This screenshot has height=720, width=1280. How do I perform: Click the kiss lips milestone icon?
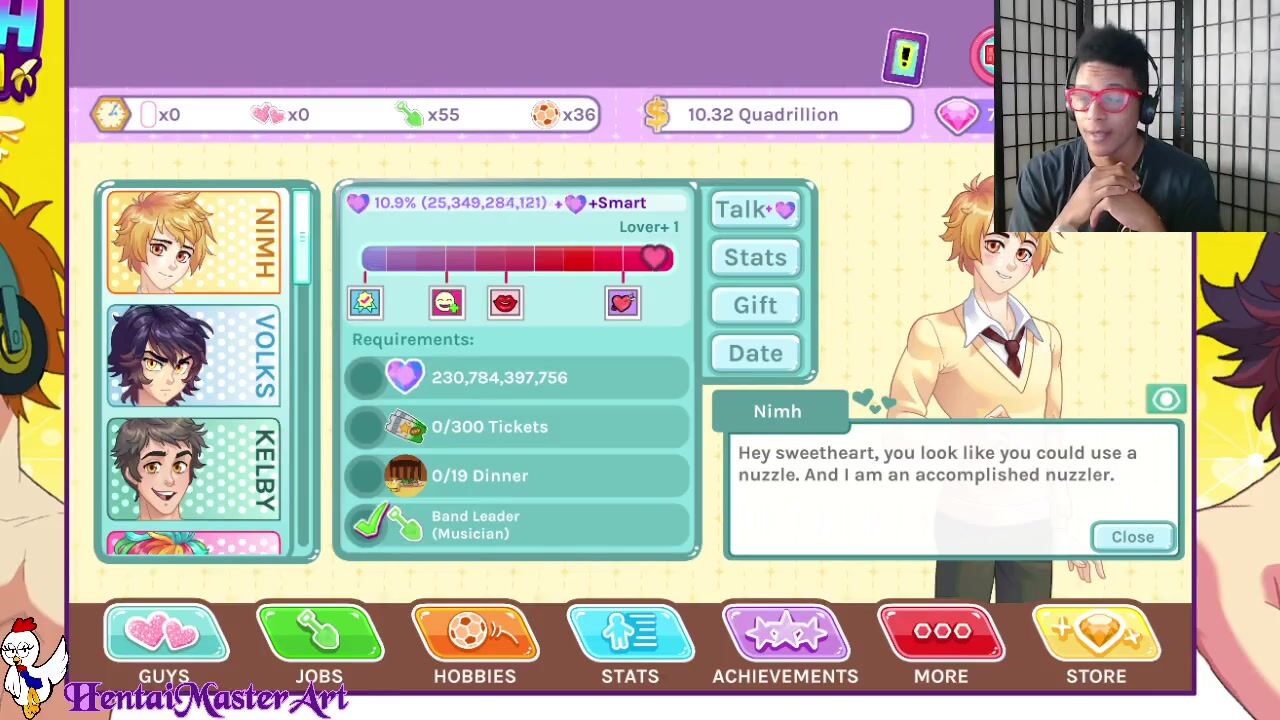coord(506,302)
